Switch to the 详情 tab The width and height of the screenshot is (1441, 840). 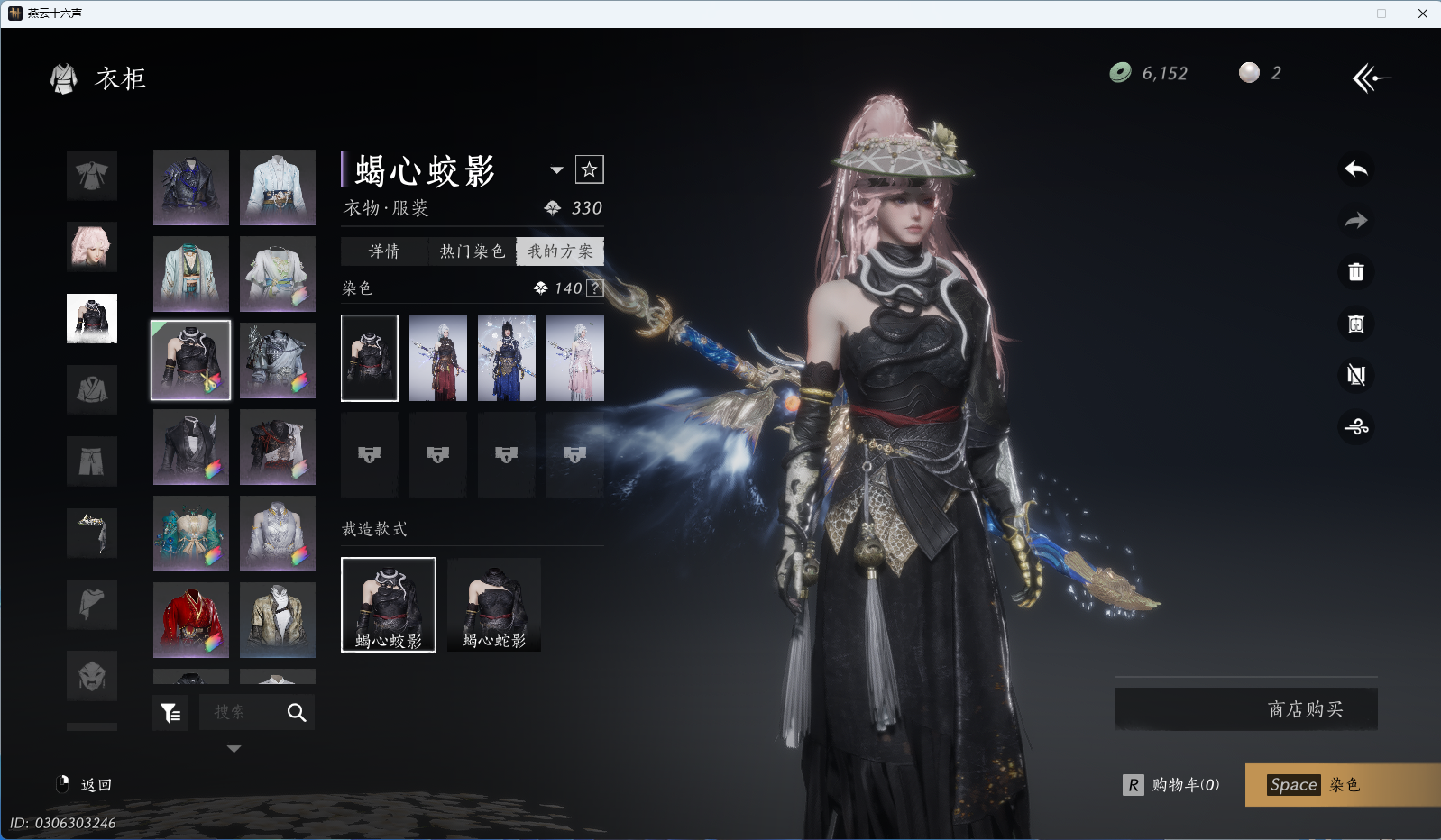[x=383, y=251]
